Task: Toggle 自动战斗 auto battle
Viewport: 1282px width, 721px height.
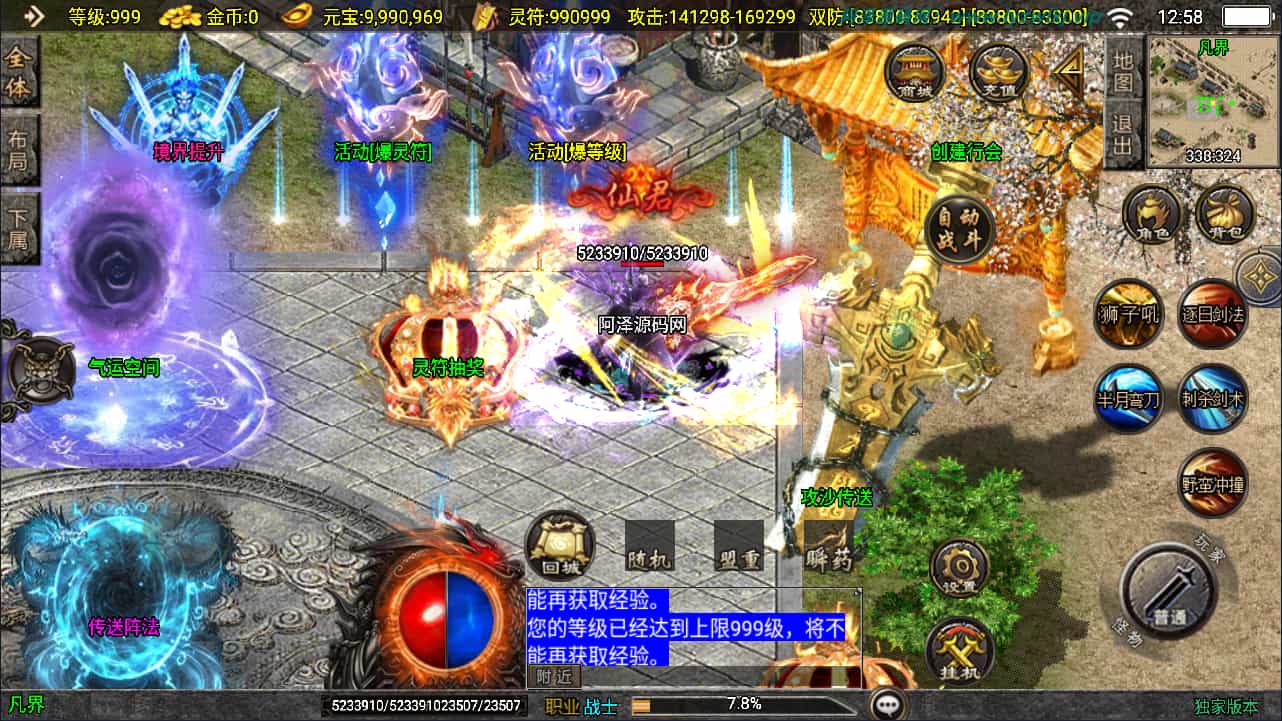Action: point(958,230)
